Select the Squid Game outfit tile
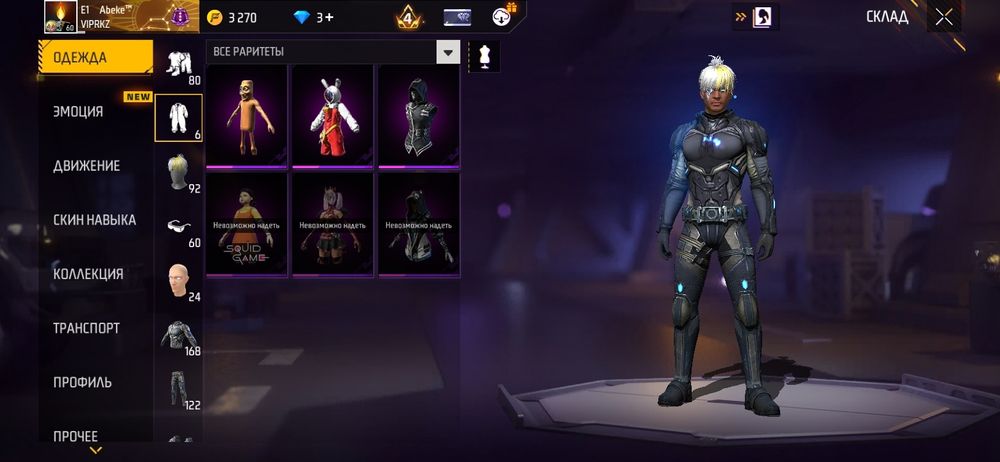 tap(248, 224)
